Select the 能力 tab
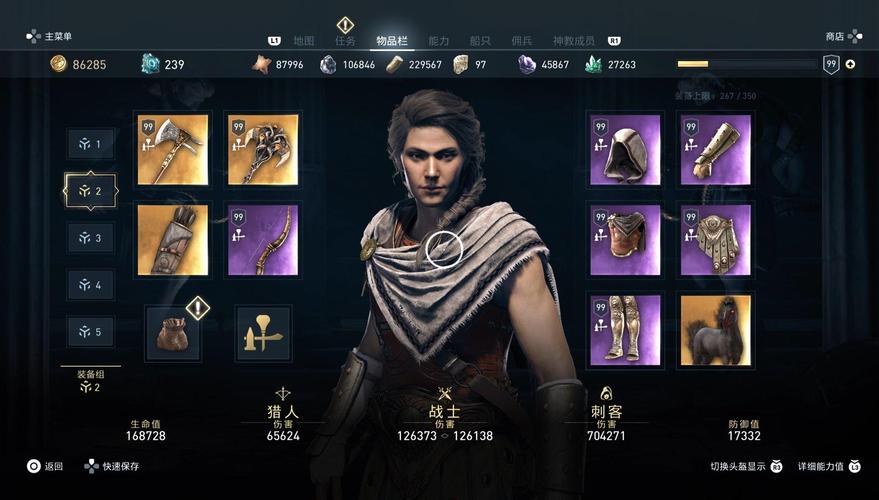Screen dimensions: 879x500 click(x=439, y=41)
